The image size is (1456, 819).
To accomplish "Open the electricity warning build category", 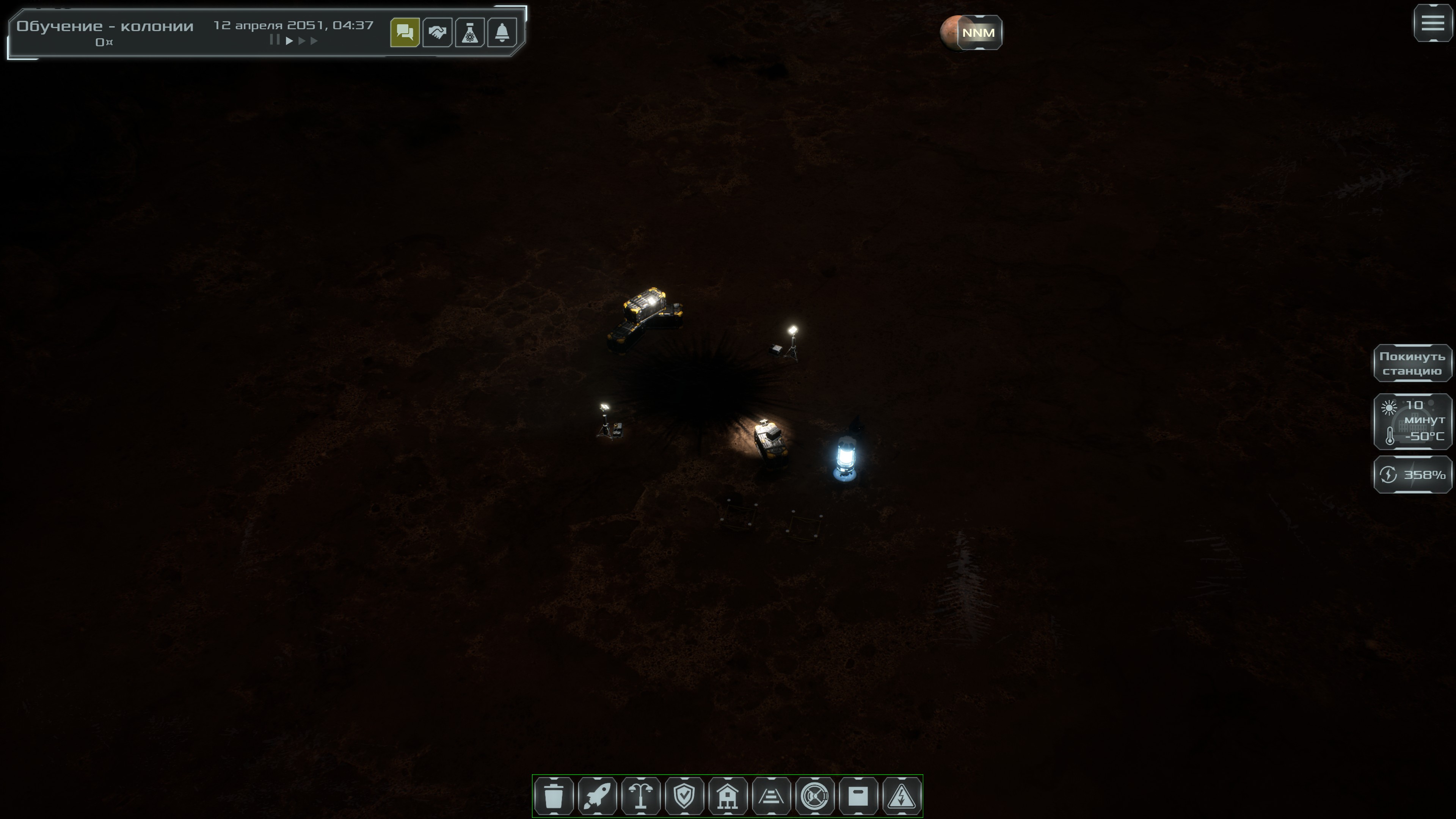I will tap(902, 796).
